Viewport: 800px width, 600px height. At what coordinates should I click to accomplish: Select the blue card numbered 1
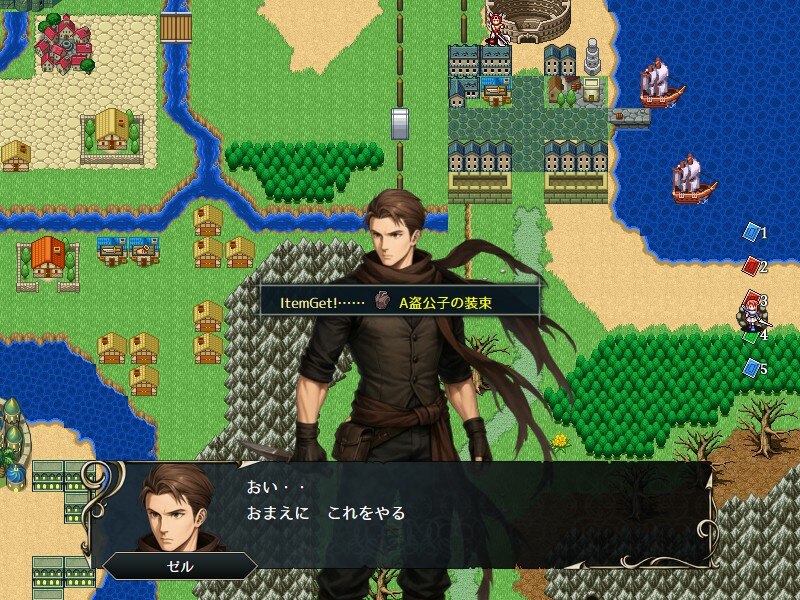(x=751, y=232)
